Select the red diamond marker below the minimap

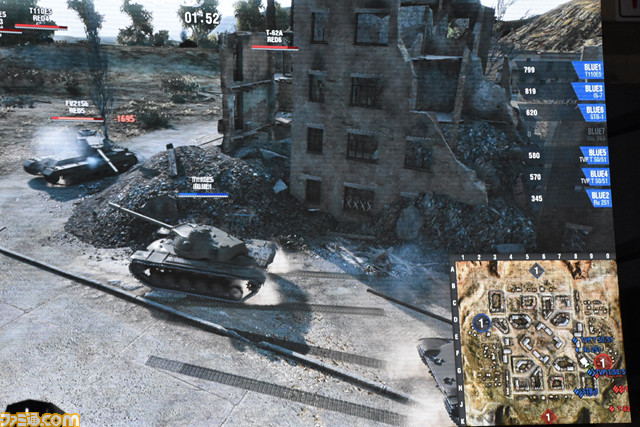point(547,415)
